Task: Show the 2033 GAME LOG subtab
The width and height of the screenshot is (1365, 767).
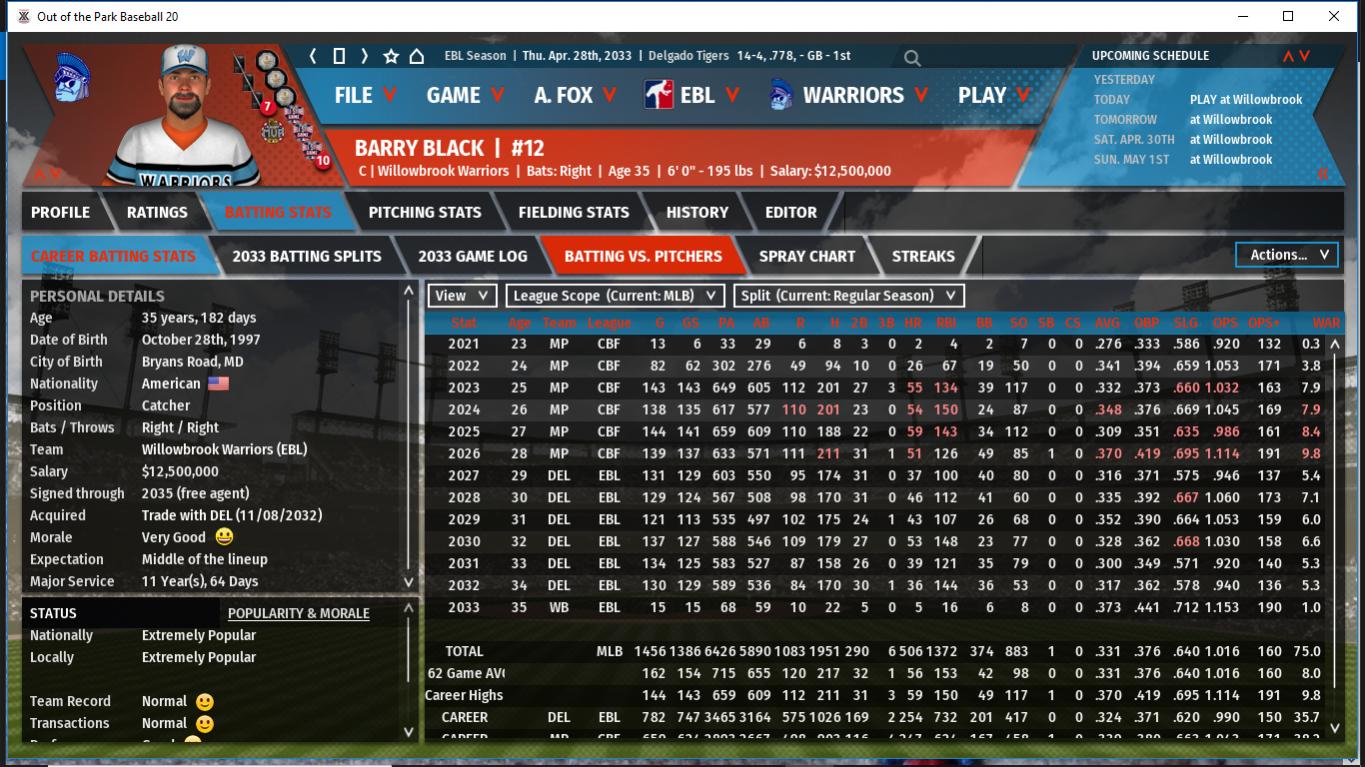Action: [x=472, y=256]
